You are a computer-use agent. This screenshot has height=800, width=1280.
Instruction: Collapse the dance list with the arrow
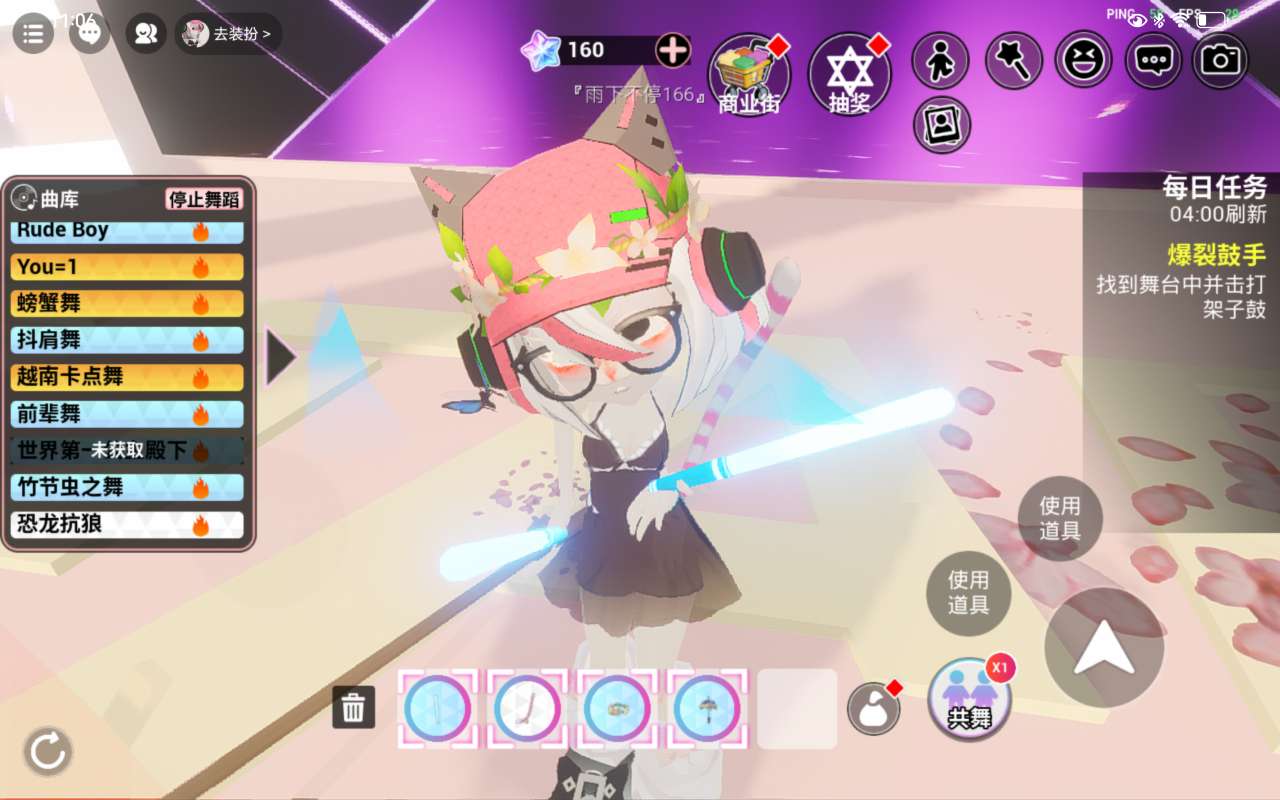tap(280, 358)
